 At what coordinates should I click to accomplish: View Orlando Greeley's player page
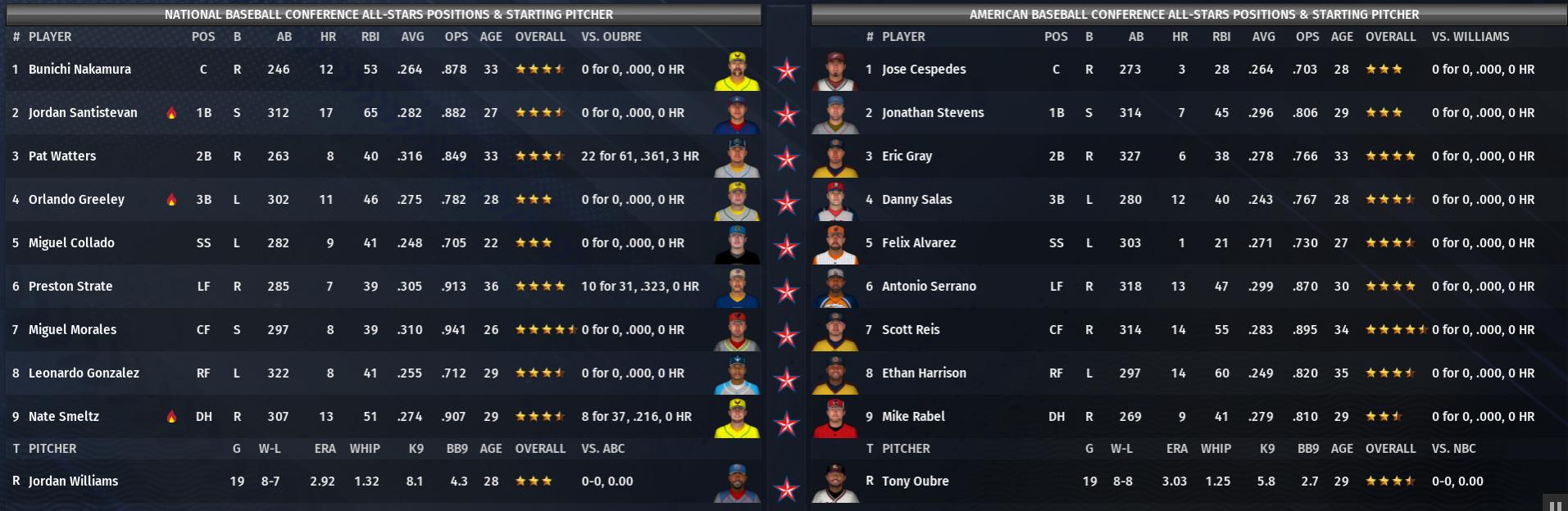coord(76,200)
